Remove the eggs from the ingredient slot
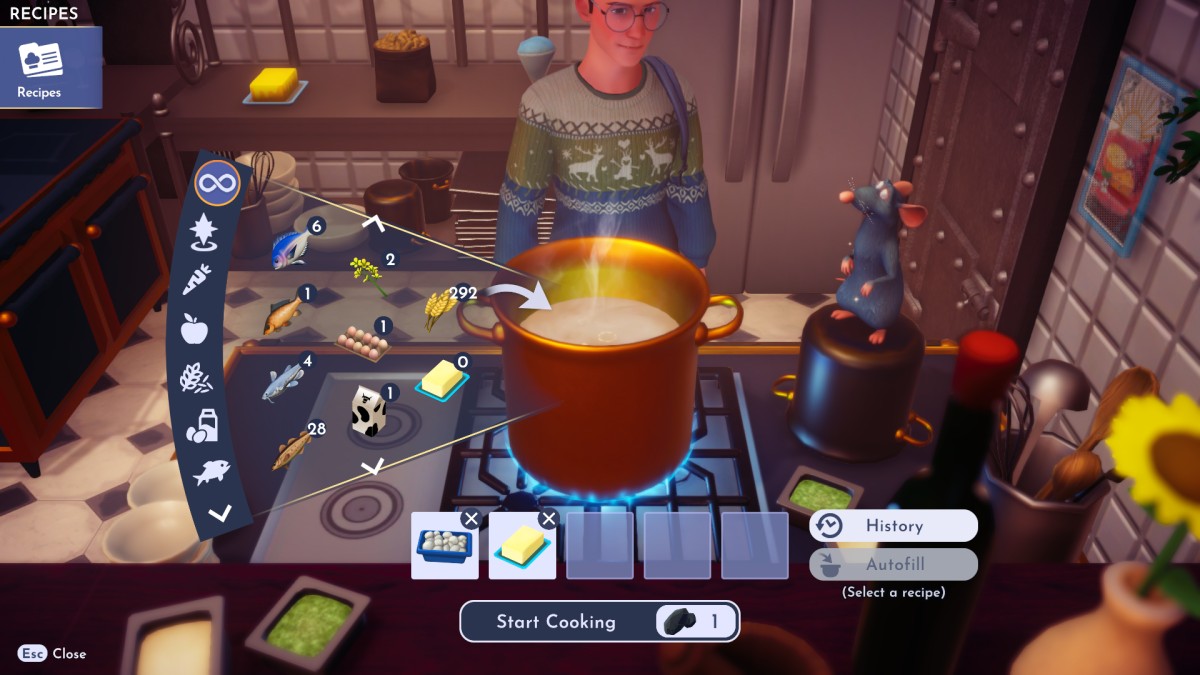1200x675 pixels. pos(470,519)
